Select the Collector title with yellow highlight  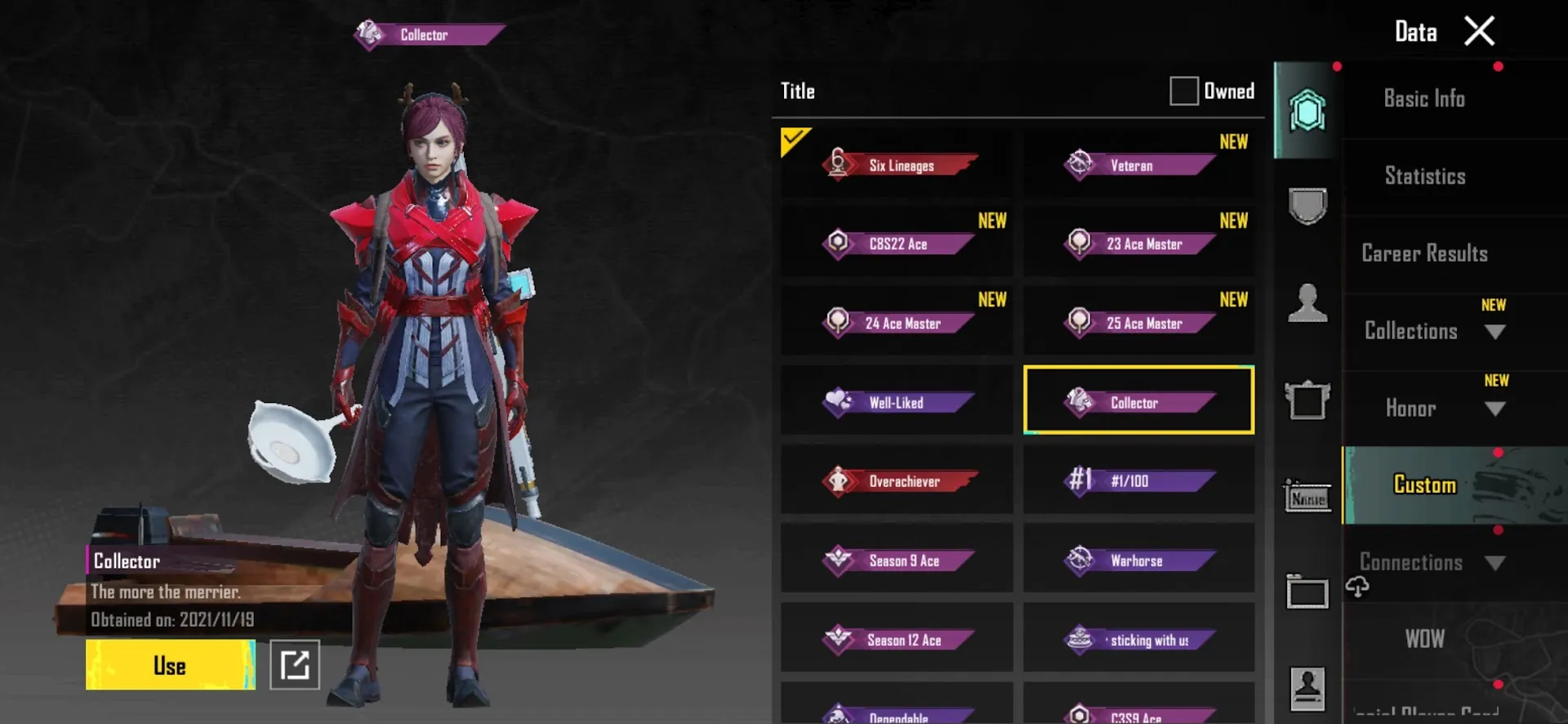1138,401
